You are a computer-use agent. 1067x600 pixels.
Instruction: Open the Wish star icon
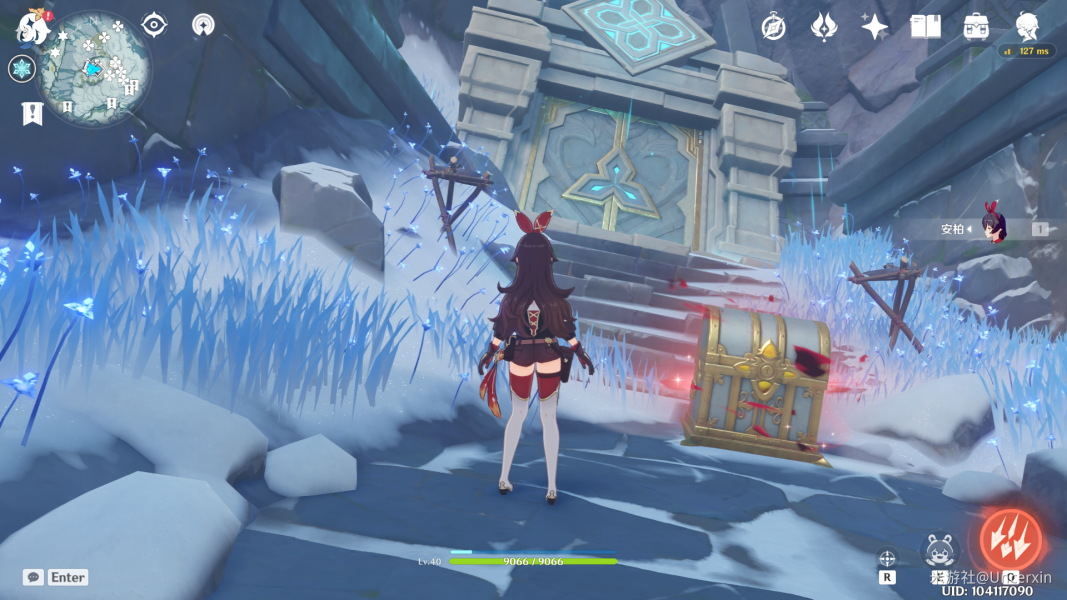pos(874,27)
